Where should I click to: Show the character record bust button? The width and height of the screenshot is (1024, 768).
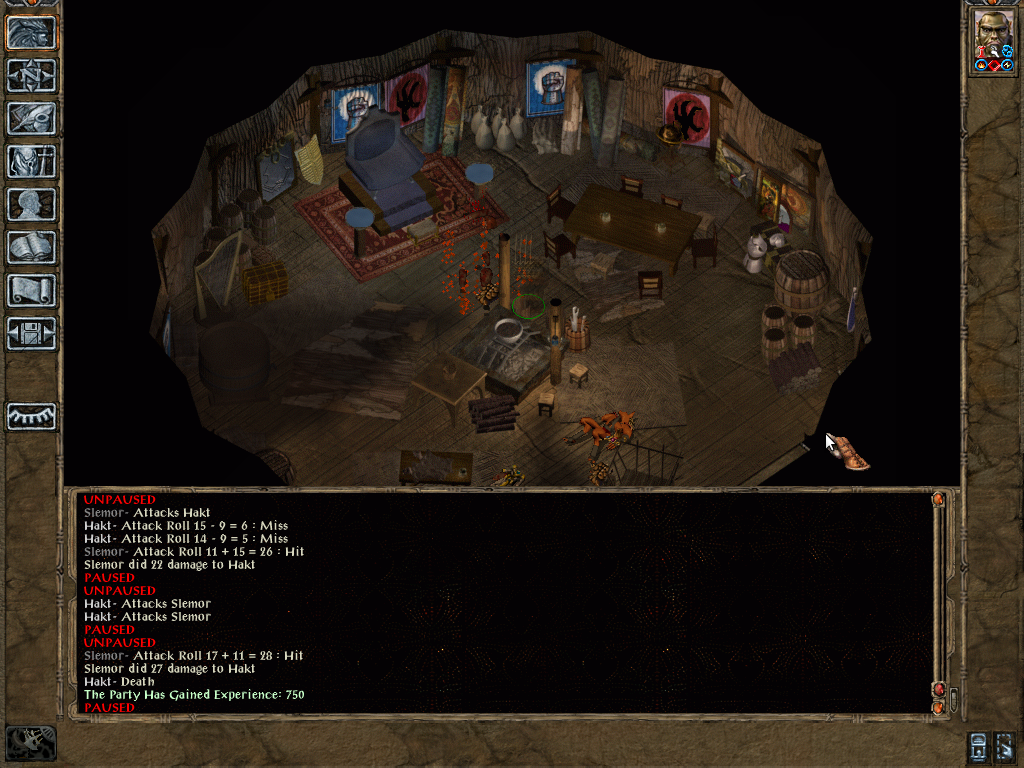[32, 204]
